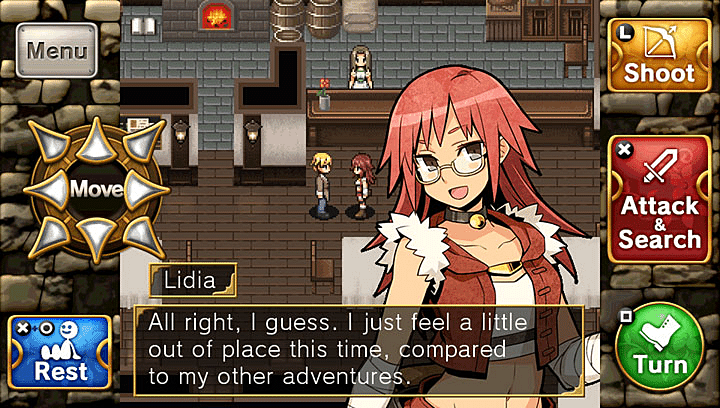This screenshot has height=408, width=720.
Task: Open the Menu button
Action: point(57,50)
